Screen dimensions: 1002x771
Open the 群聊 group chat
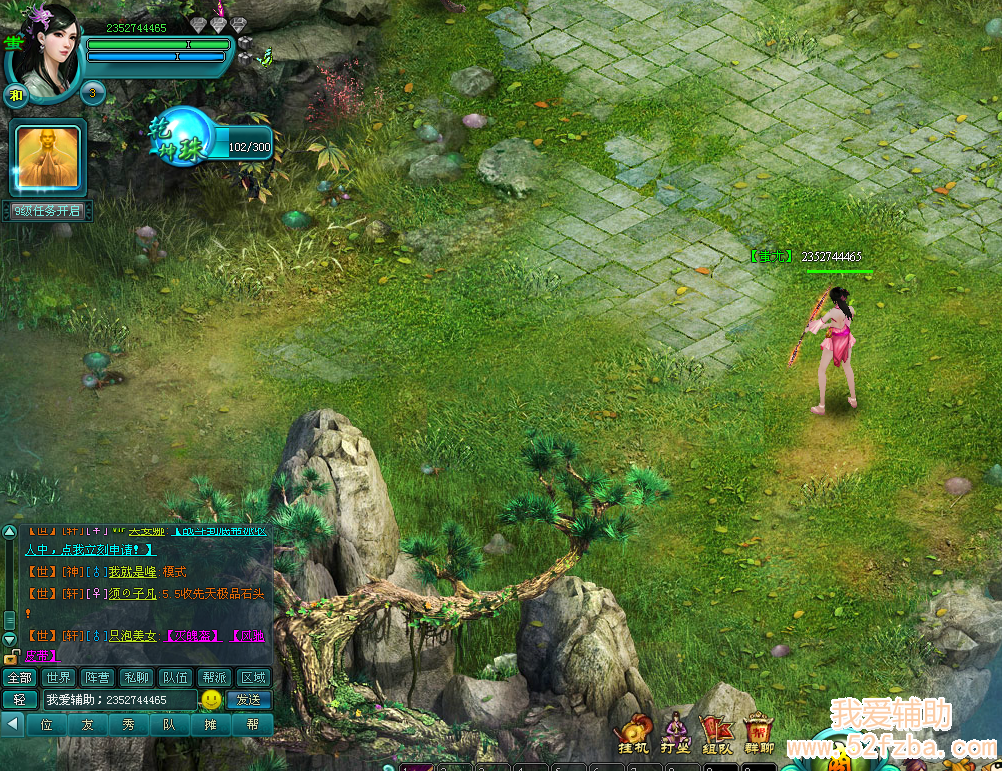(x=759, y=735)
